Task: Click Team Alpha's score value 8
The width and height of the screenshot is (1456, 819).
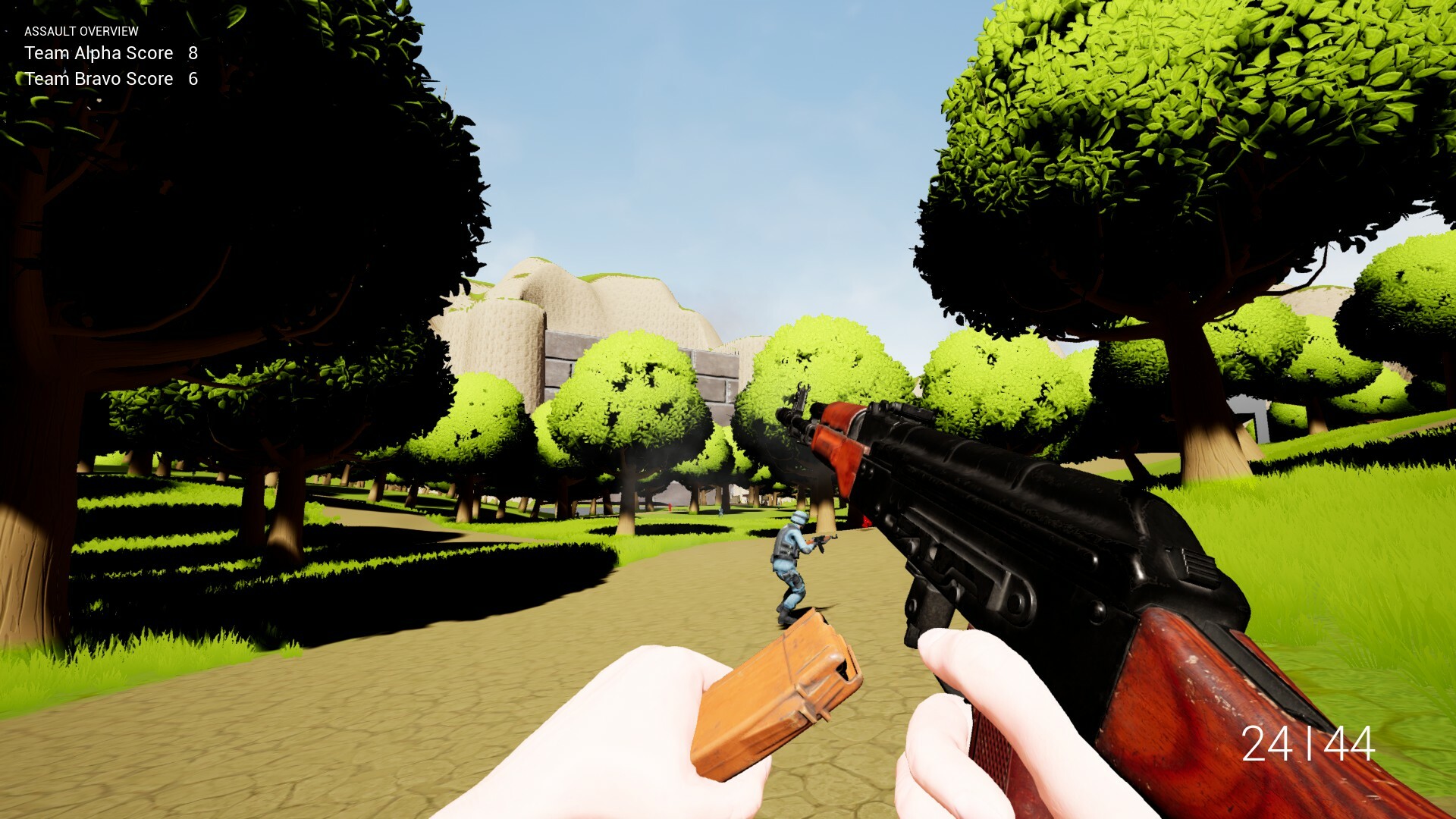Action: (192, 53)
